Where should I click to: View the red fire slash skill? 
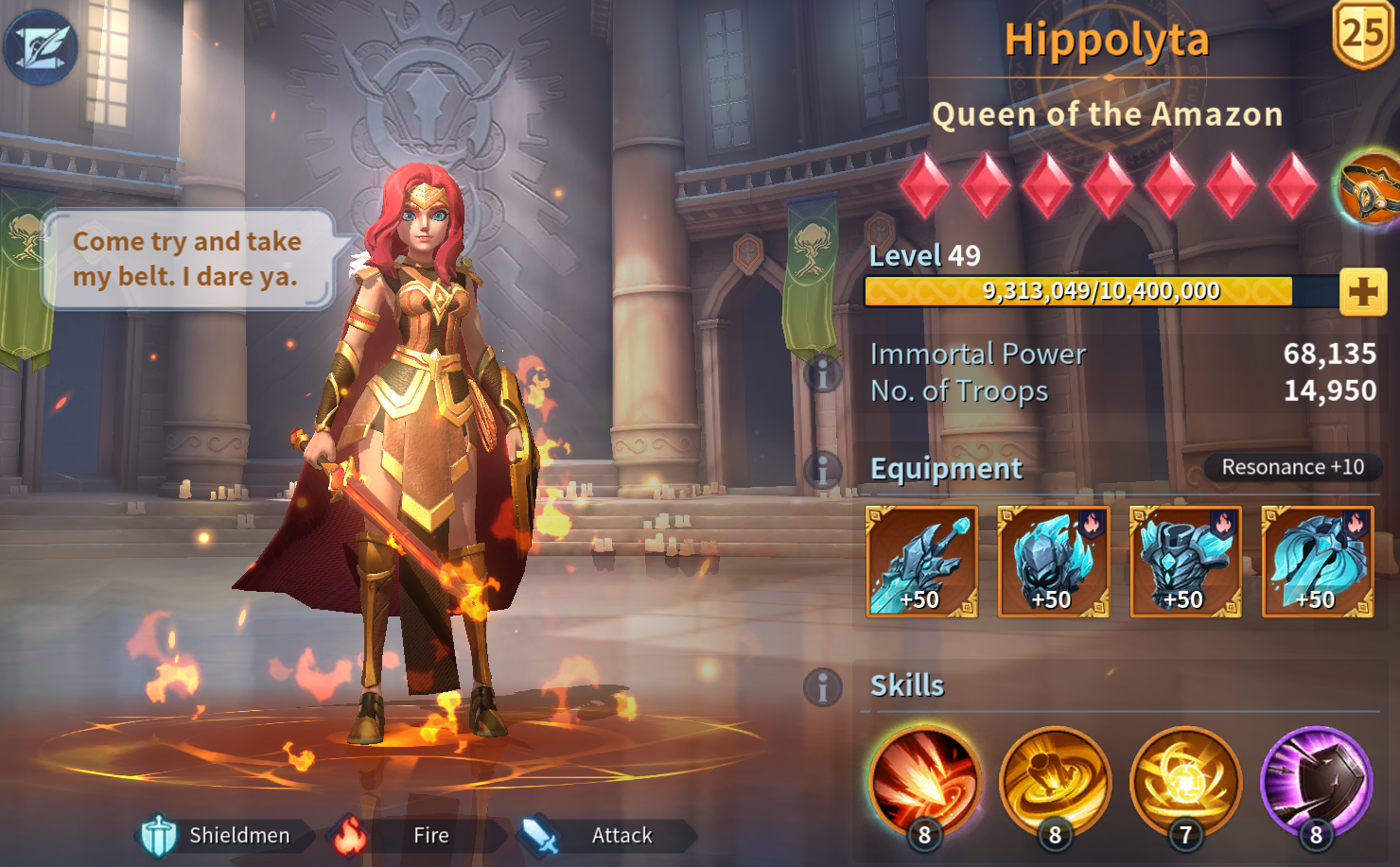click(x=924, y=781)
